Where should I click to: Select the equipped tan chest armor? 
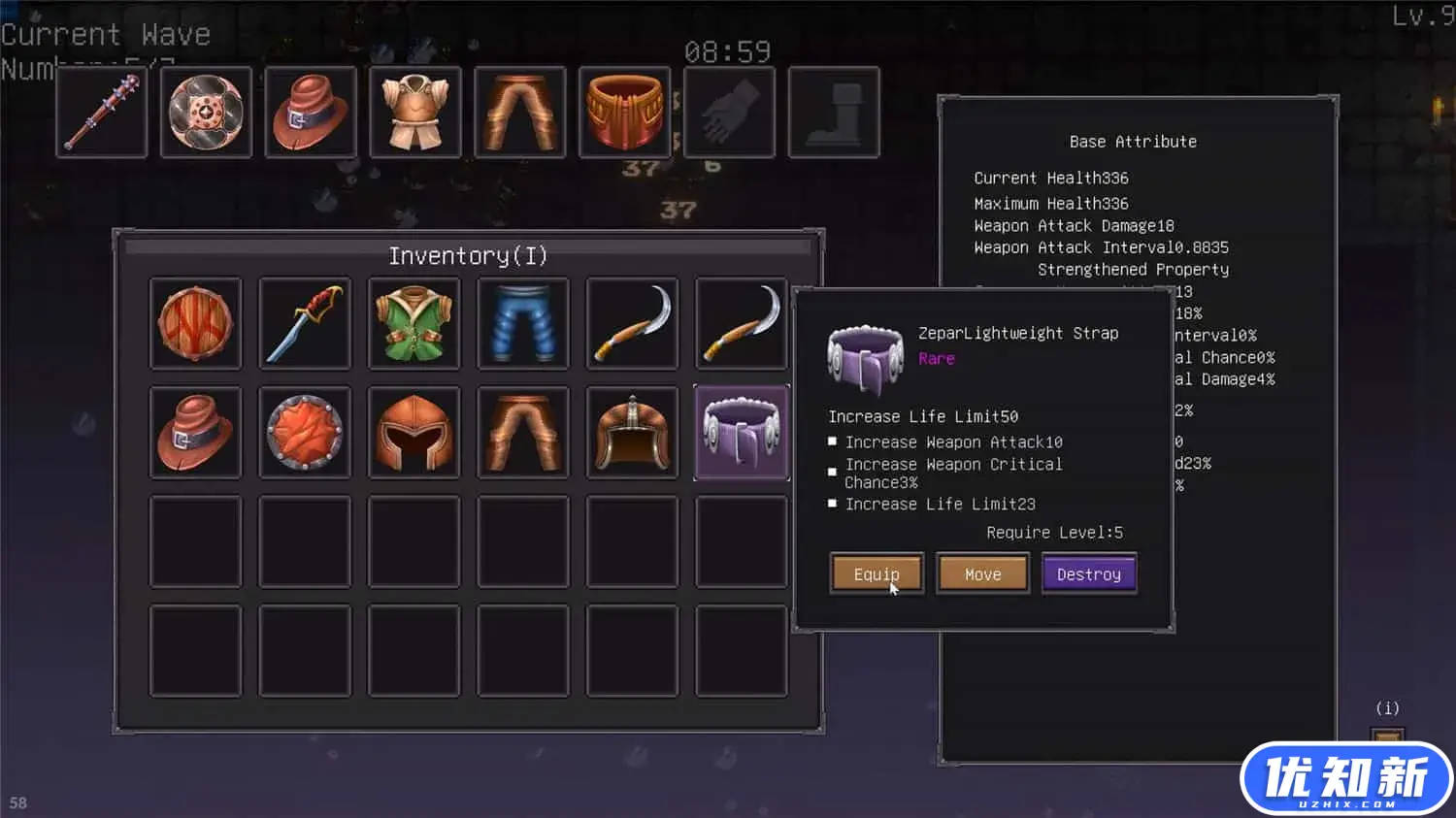[x=415, y=113]
